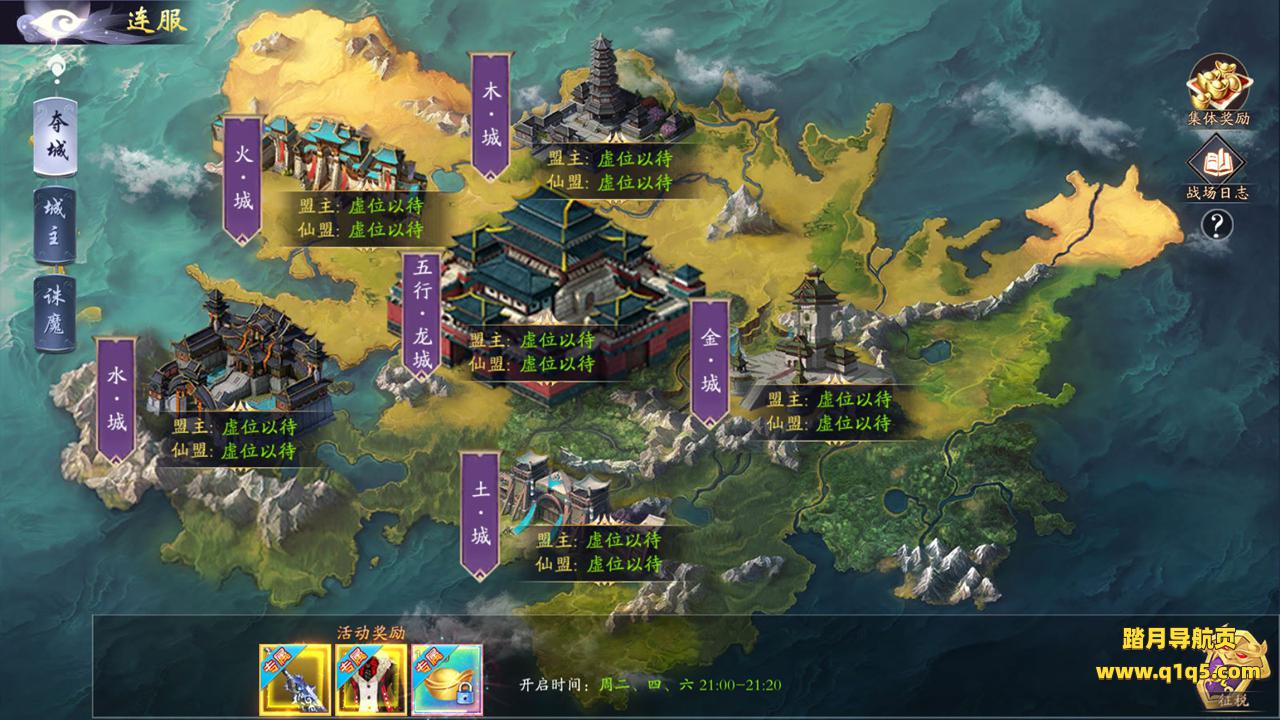Open the question mark help button
Image resolution: width=1280 pixels, height=720 pixels.
[1217, 225]
